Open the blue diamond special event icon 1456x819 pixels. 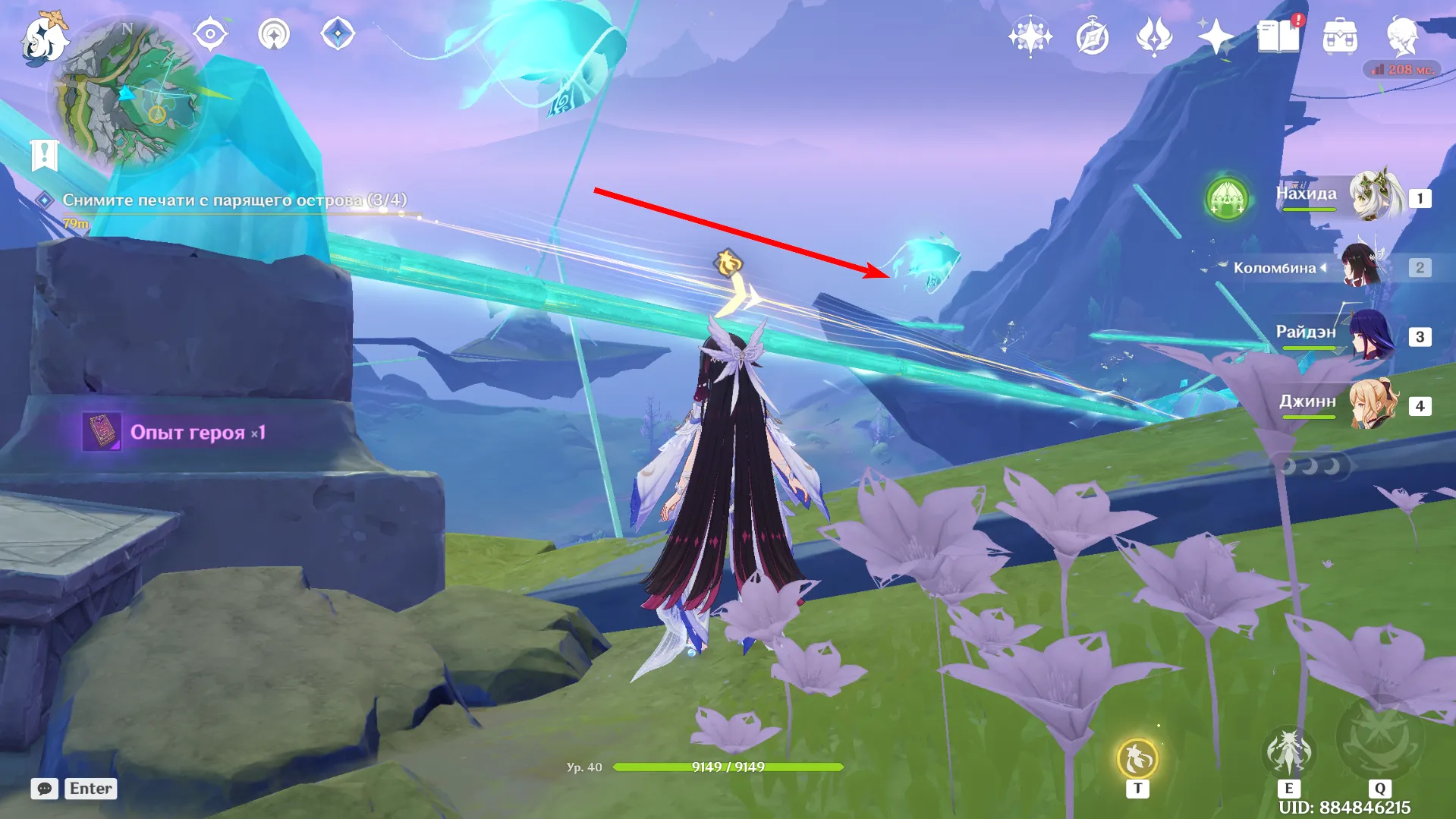338,33
